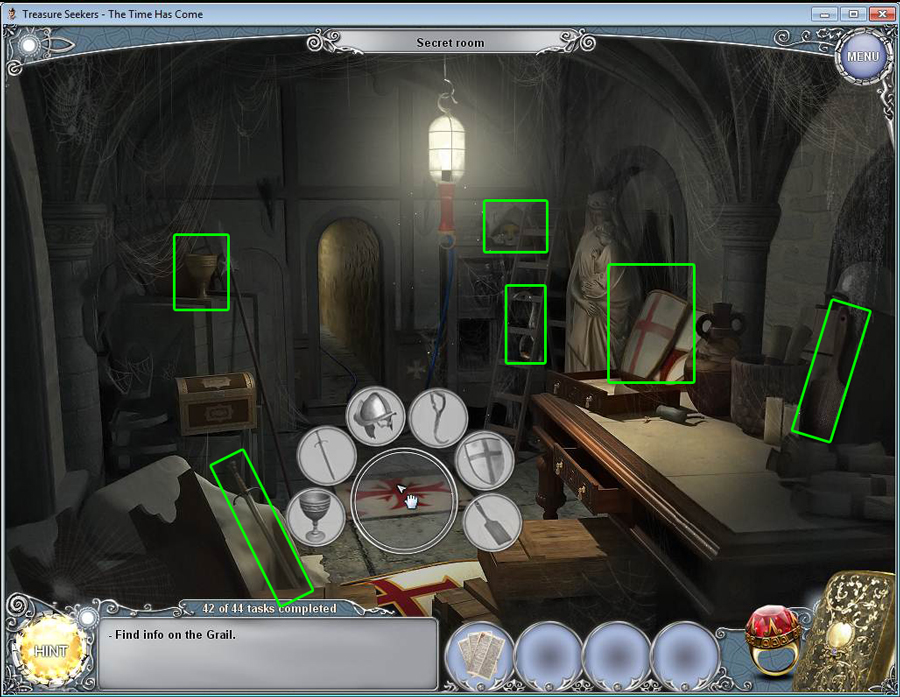900x697 pixels.
Task: Choose the sword icon in the radial wheel
Action: tap(326, 455)
